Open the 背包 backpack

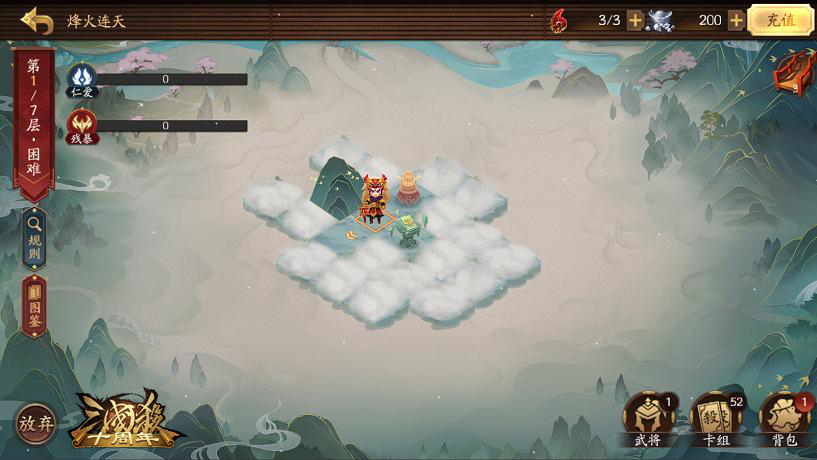(x=785, y=418)
